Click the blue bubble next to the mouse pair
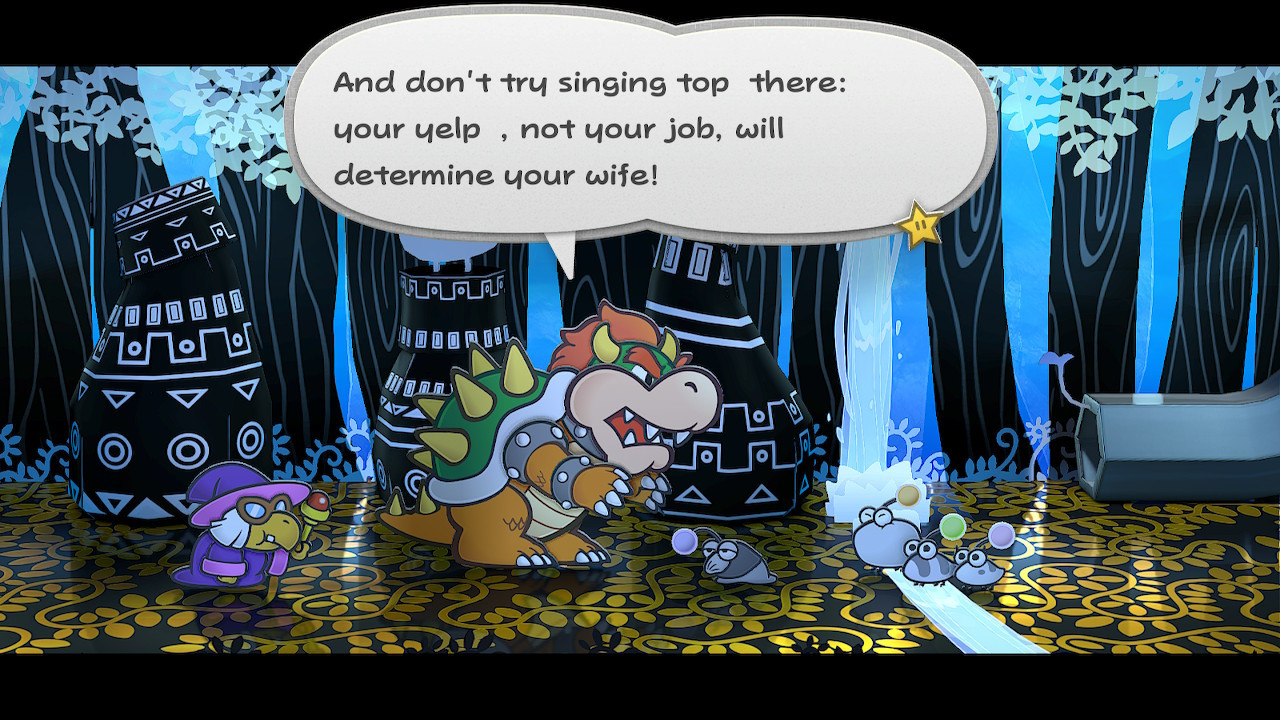 click(x=950, y=527)
